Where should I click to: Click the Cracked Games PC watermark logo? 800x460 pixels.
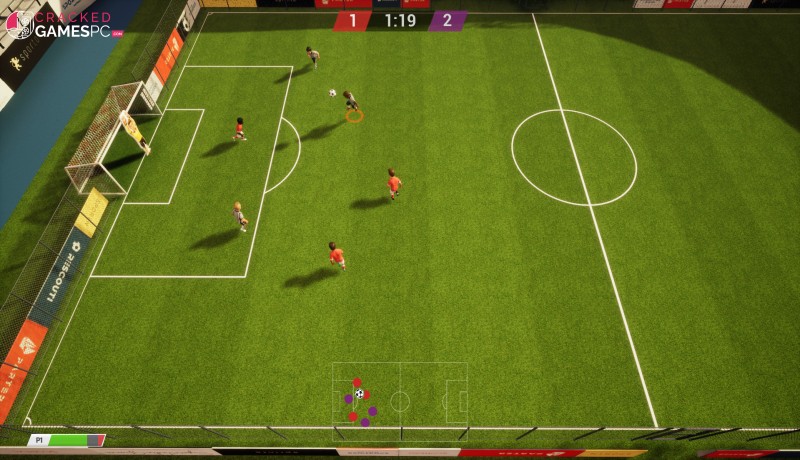(62, 25)
